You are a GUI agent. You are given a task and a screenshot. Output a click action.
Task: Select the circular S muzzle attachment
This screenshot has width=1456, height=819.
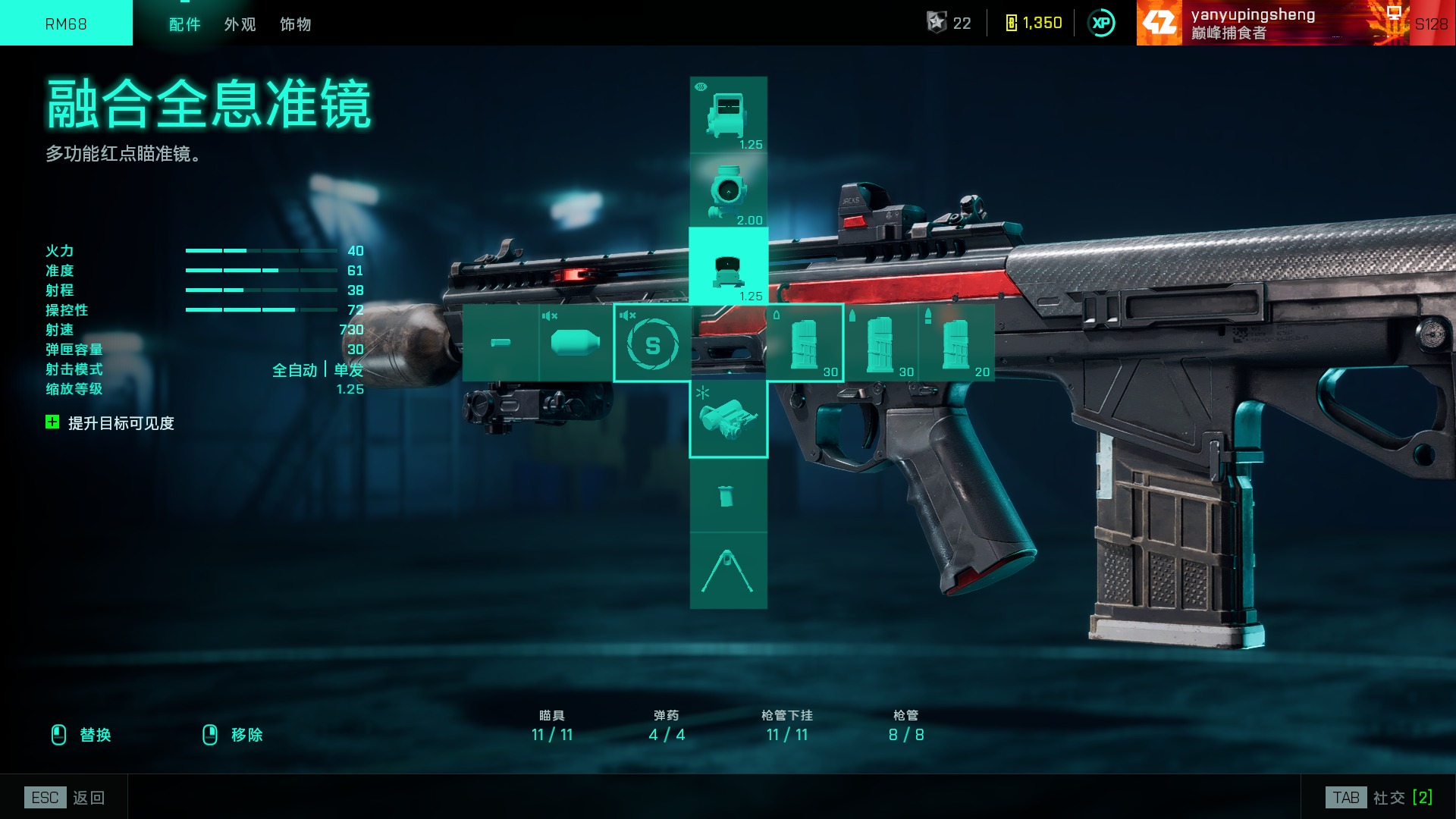tap(652, 344)
